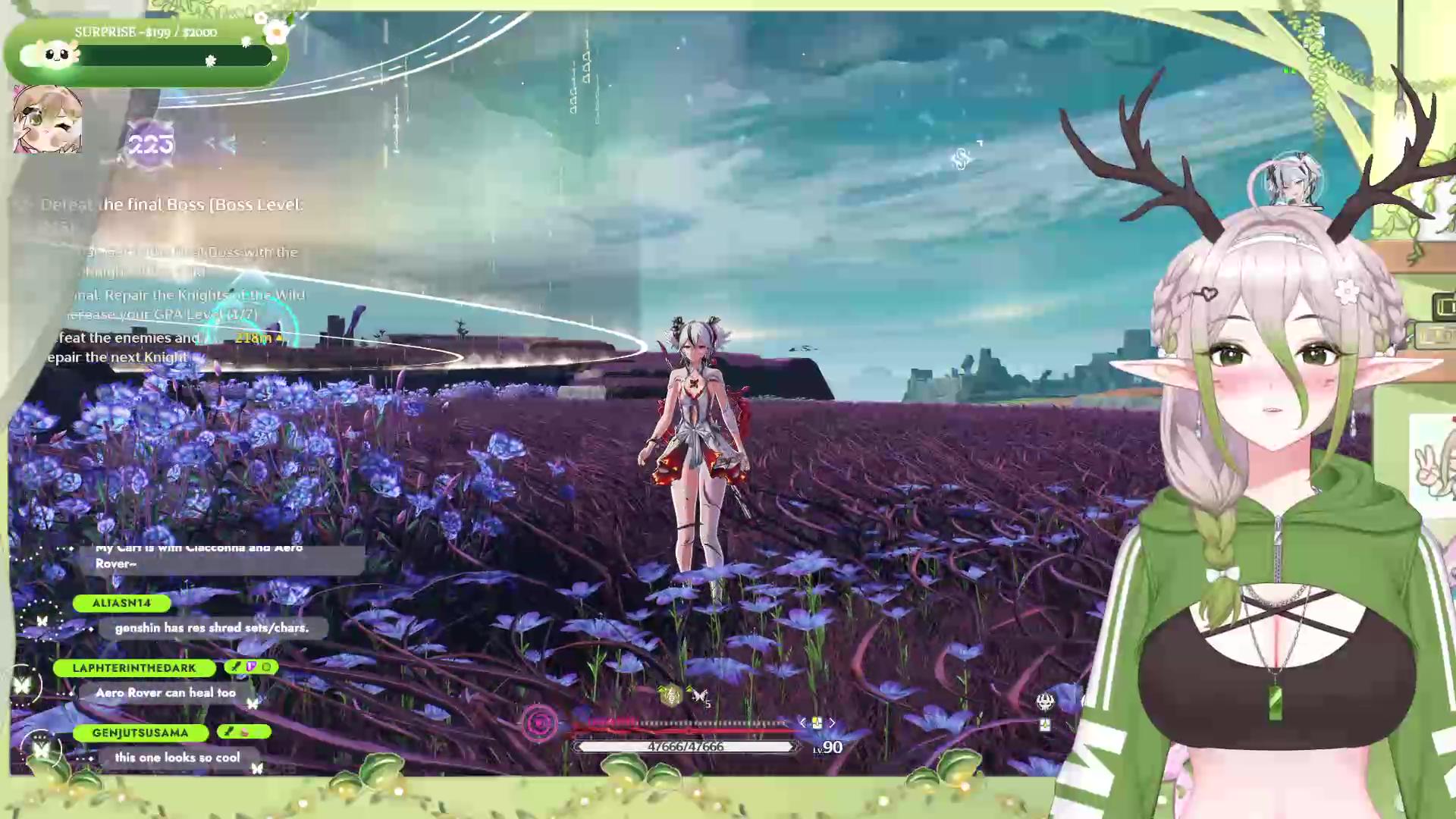The width and height of the screenshot is (1456, 819).
Task: Click the enemy health bar showing 47666/47666
Action: tap(686, 746)
